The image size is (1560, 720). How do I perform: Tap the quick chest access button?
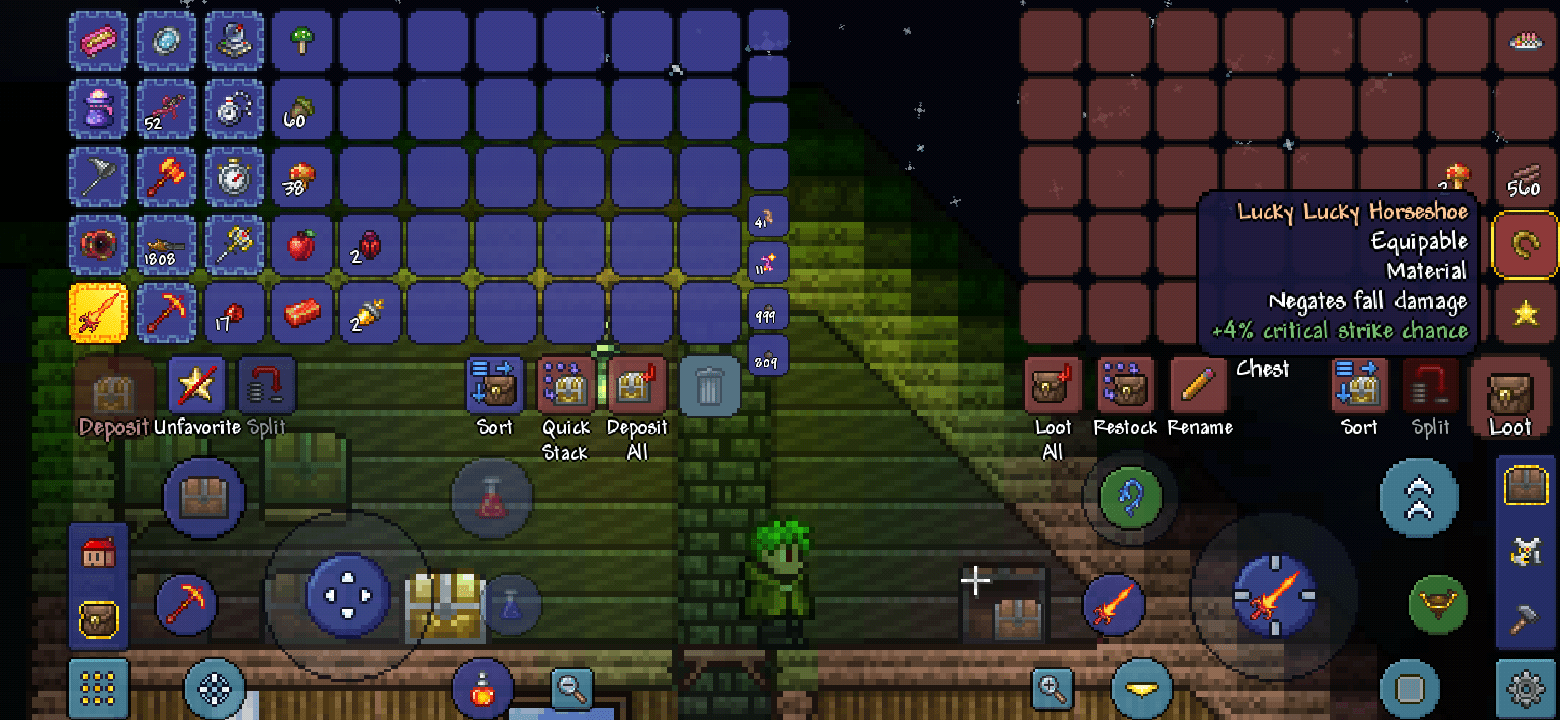(x=204, y=497)
